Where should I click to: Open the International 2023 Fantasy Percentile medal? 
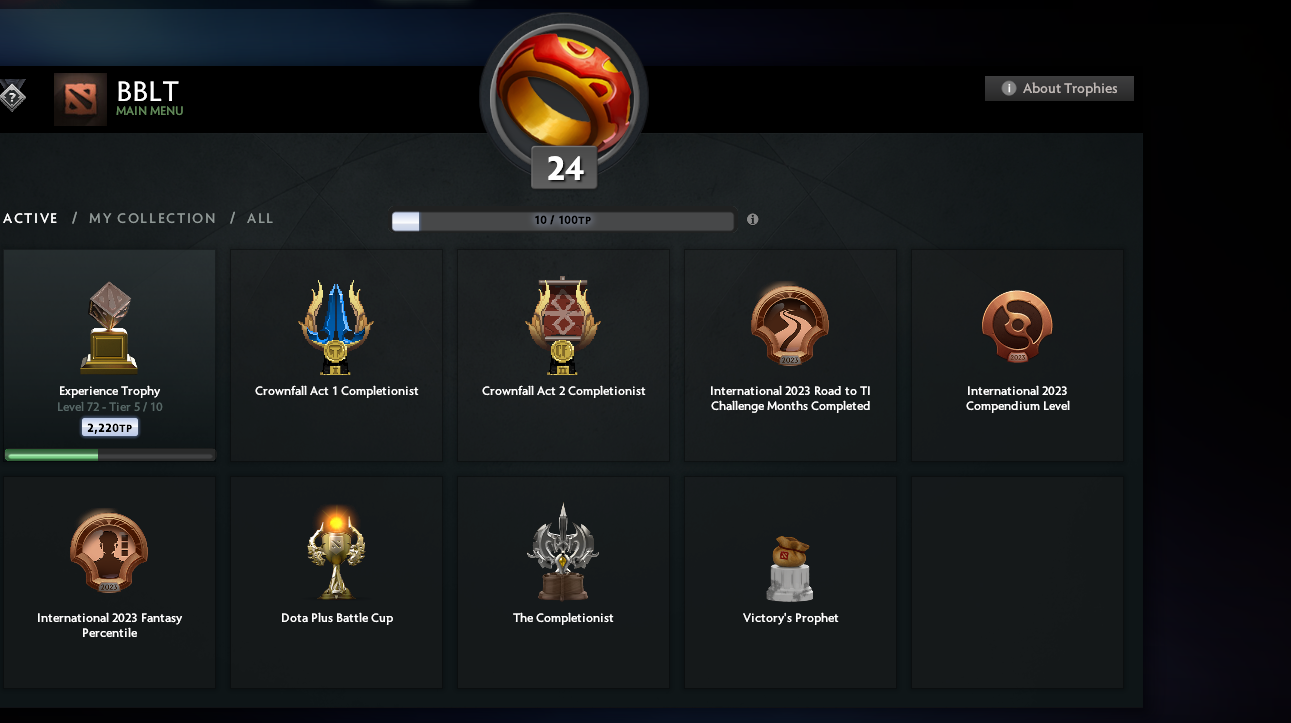[x=108, y=550]
